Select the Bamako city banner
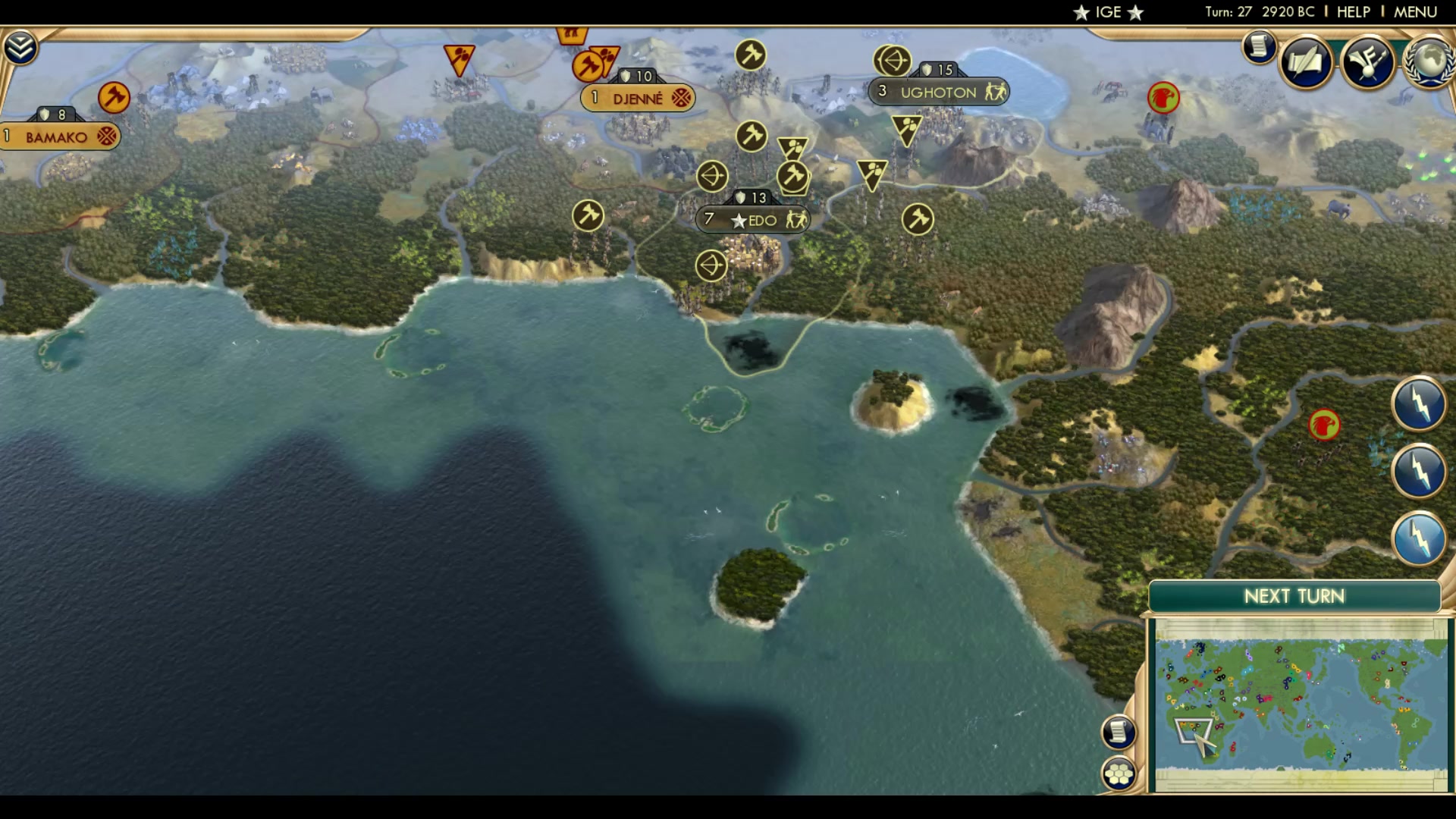The height and width of the screenshot is (819, 1456). click(x=57, y=136)
